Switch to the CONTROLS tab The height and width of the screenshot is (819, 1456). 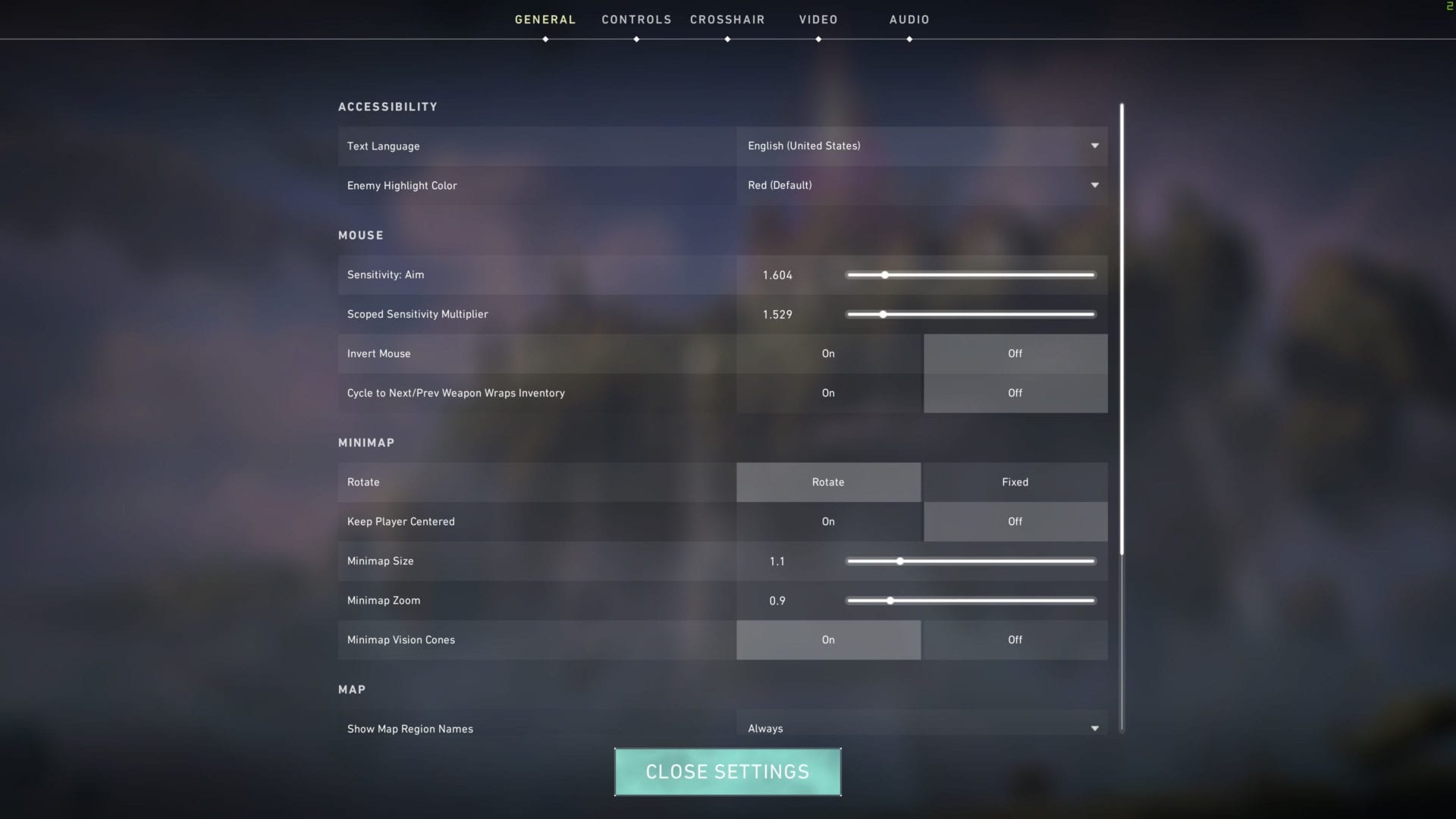click(636, 19)
